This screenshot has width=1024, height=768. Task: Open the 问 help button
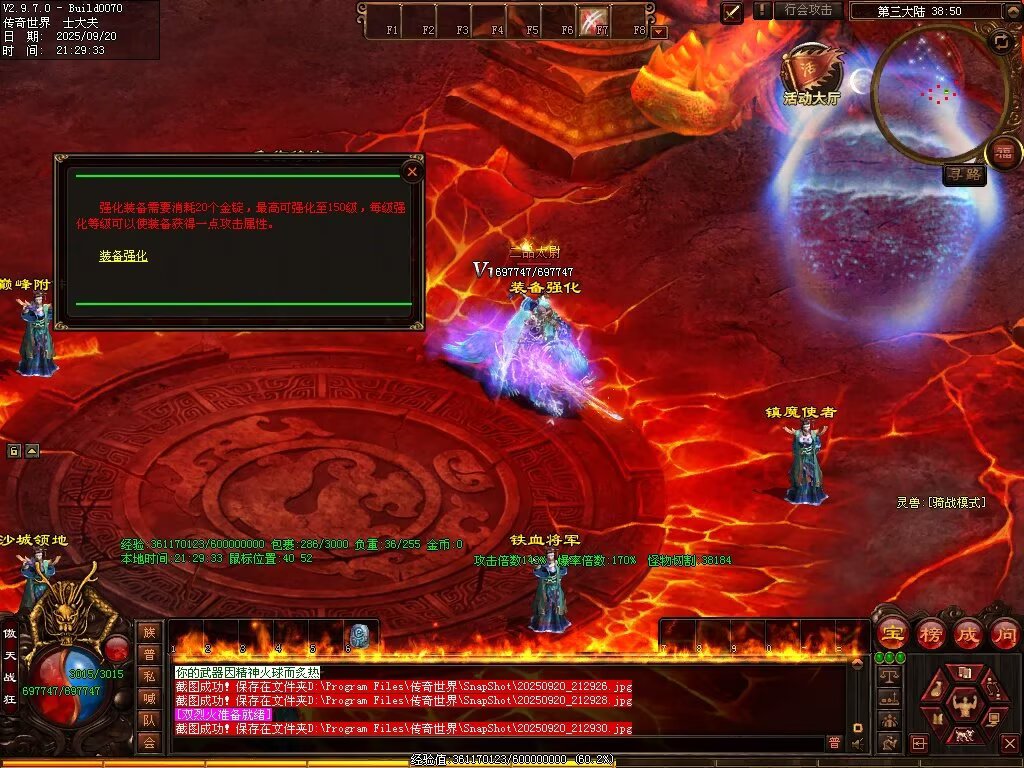(x=1004, y=635)
